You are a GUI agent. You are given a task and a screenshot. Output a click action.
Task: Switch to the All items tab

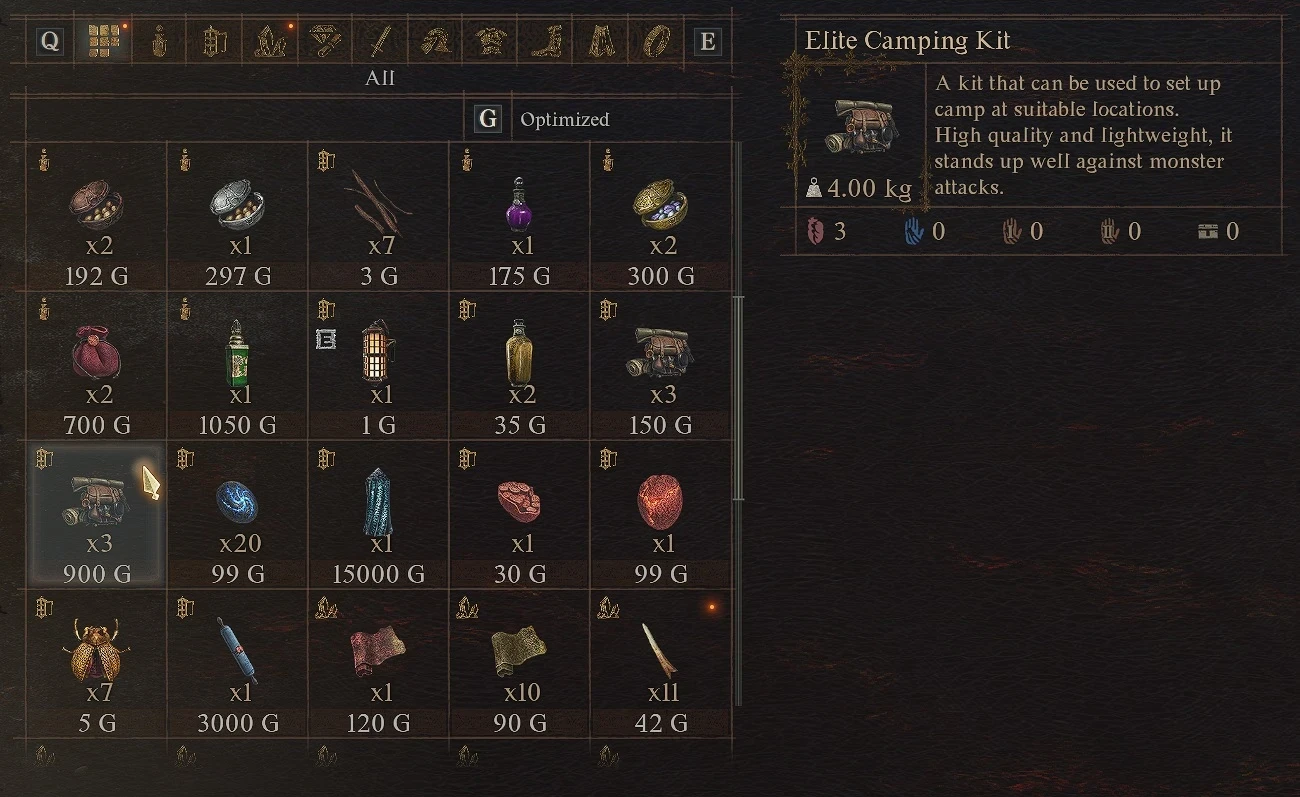coord(380,77)
